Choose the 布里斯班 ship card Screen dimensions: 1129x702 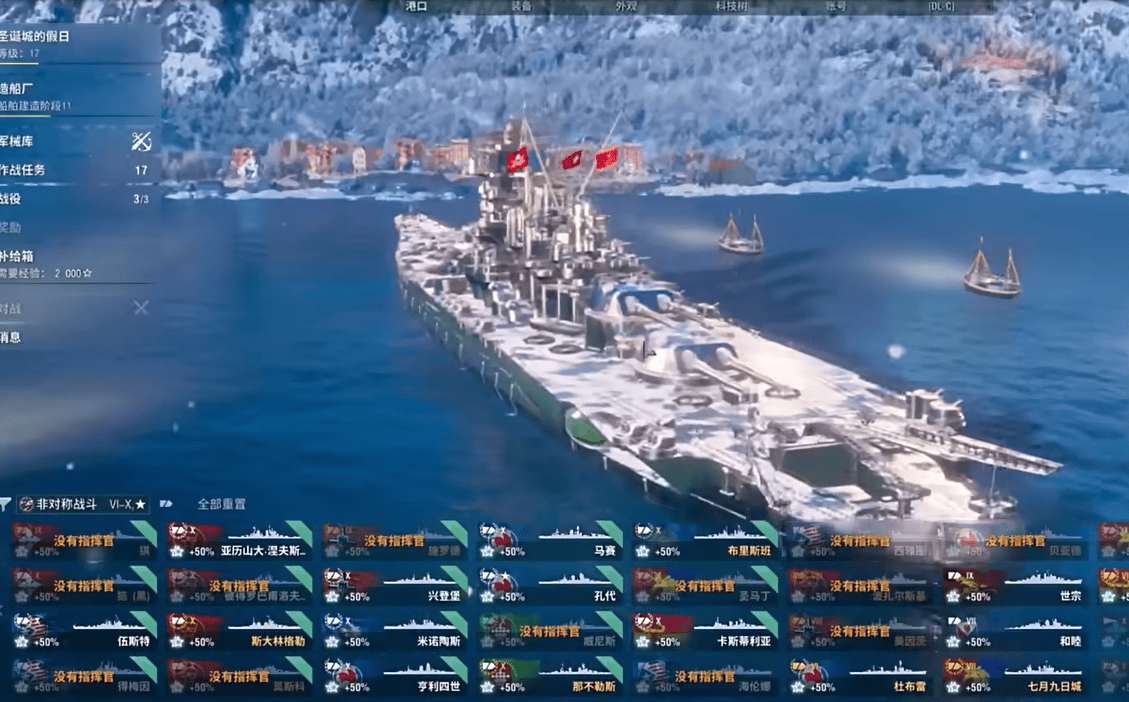point(704,541)
